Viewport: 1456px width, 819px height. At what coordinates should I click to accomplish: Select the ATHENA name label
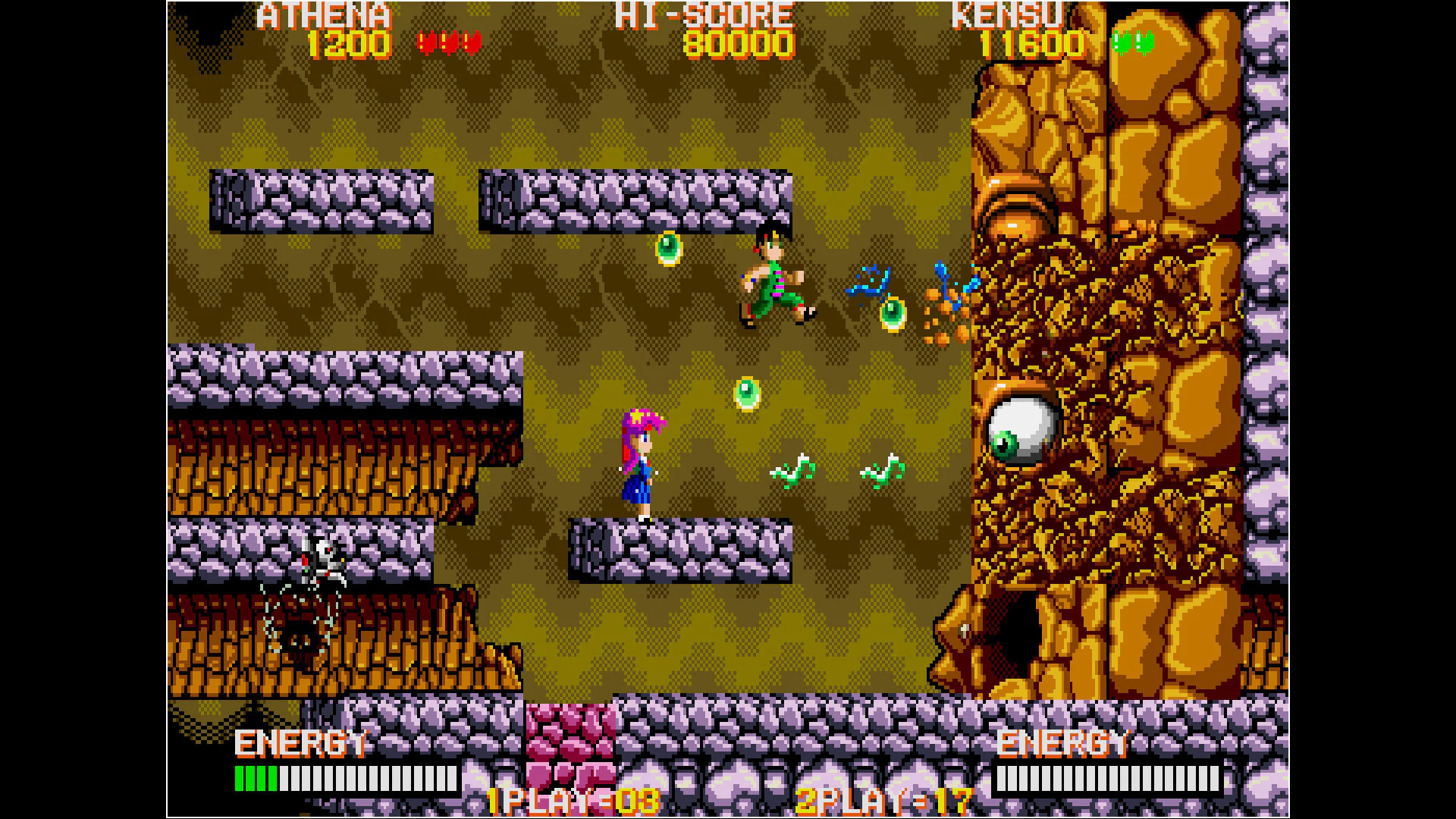pyautogui.click(x=322, y=15)
